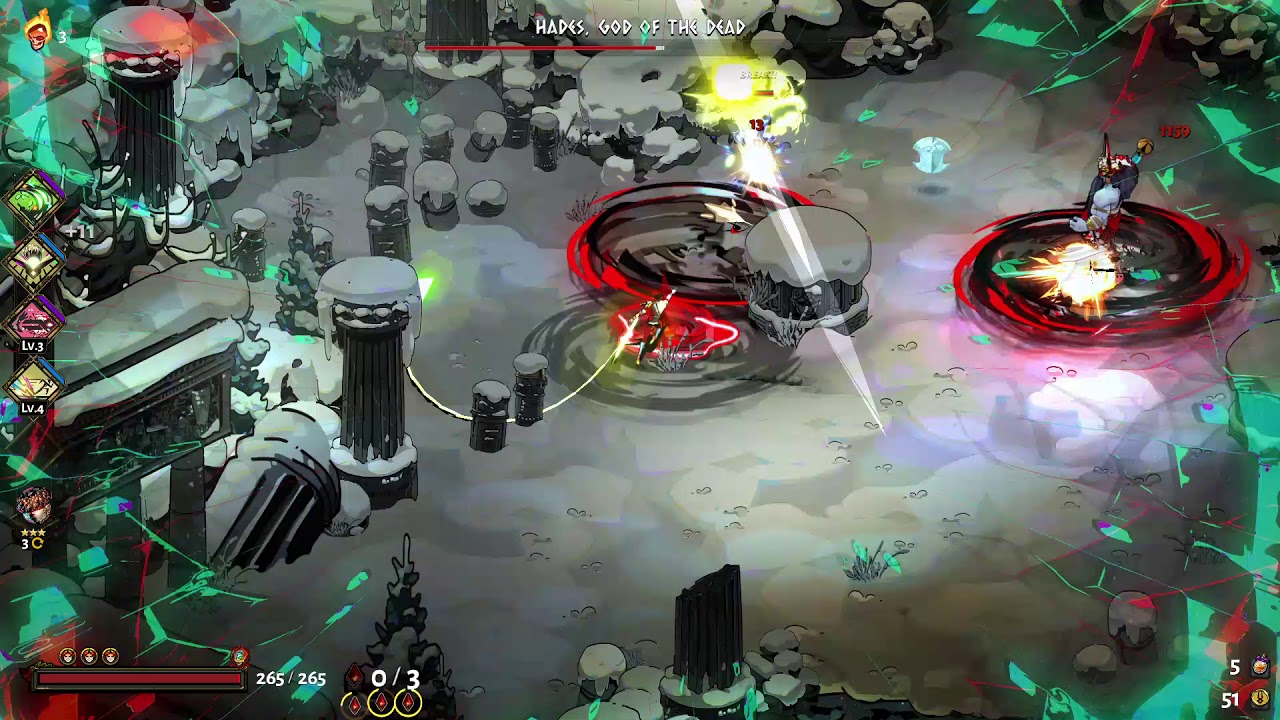Toggle the middle Death Defiance face icon
The width and height of the screenshot is (1280, 720).
coord(88,656)
